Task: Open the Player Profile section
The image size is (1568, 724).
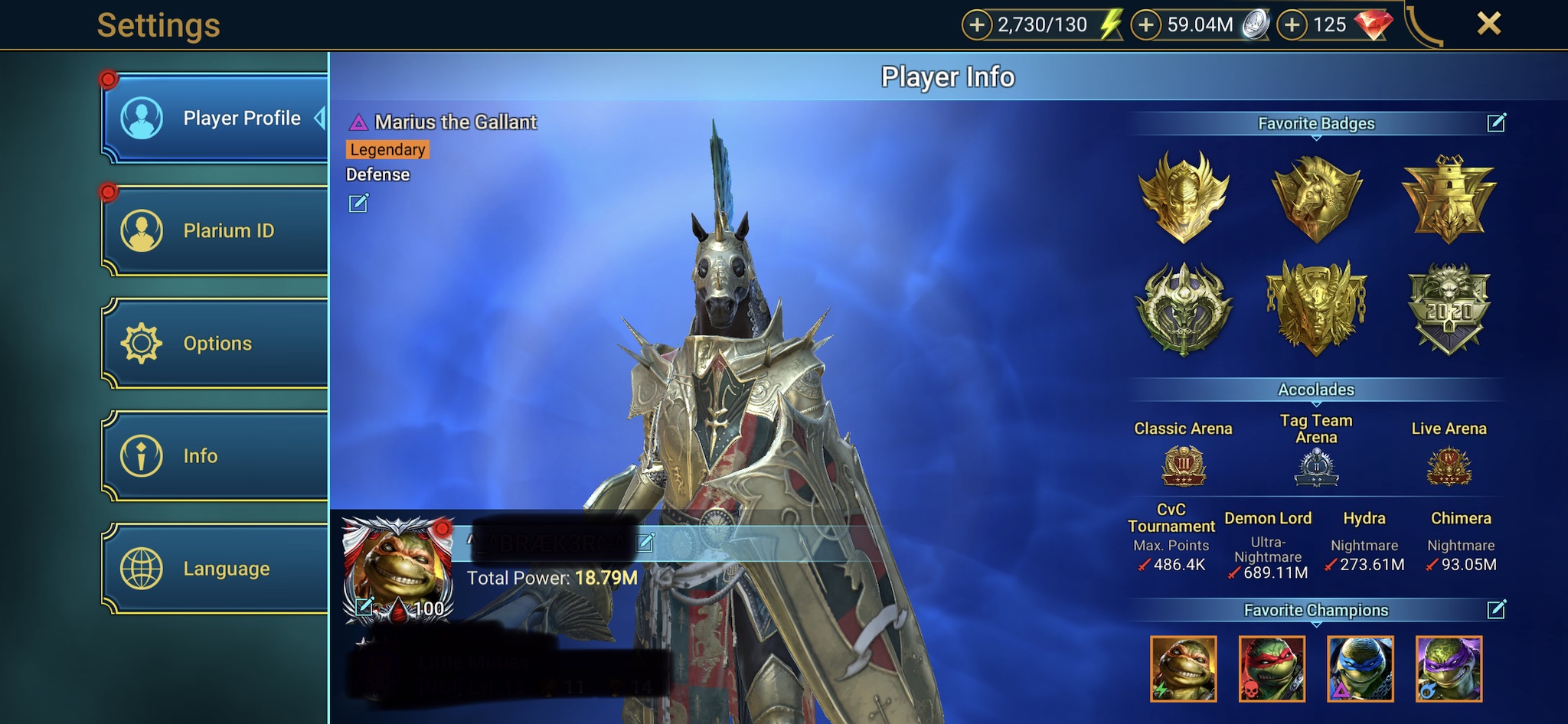Action: [215, 119]
